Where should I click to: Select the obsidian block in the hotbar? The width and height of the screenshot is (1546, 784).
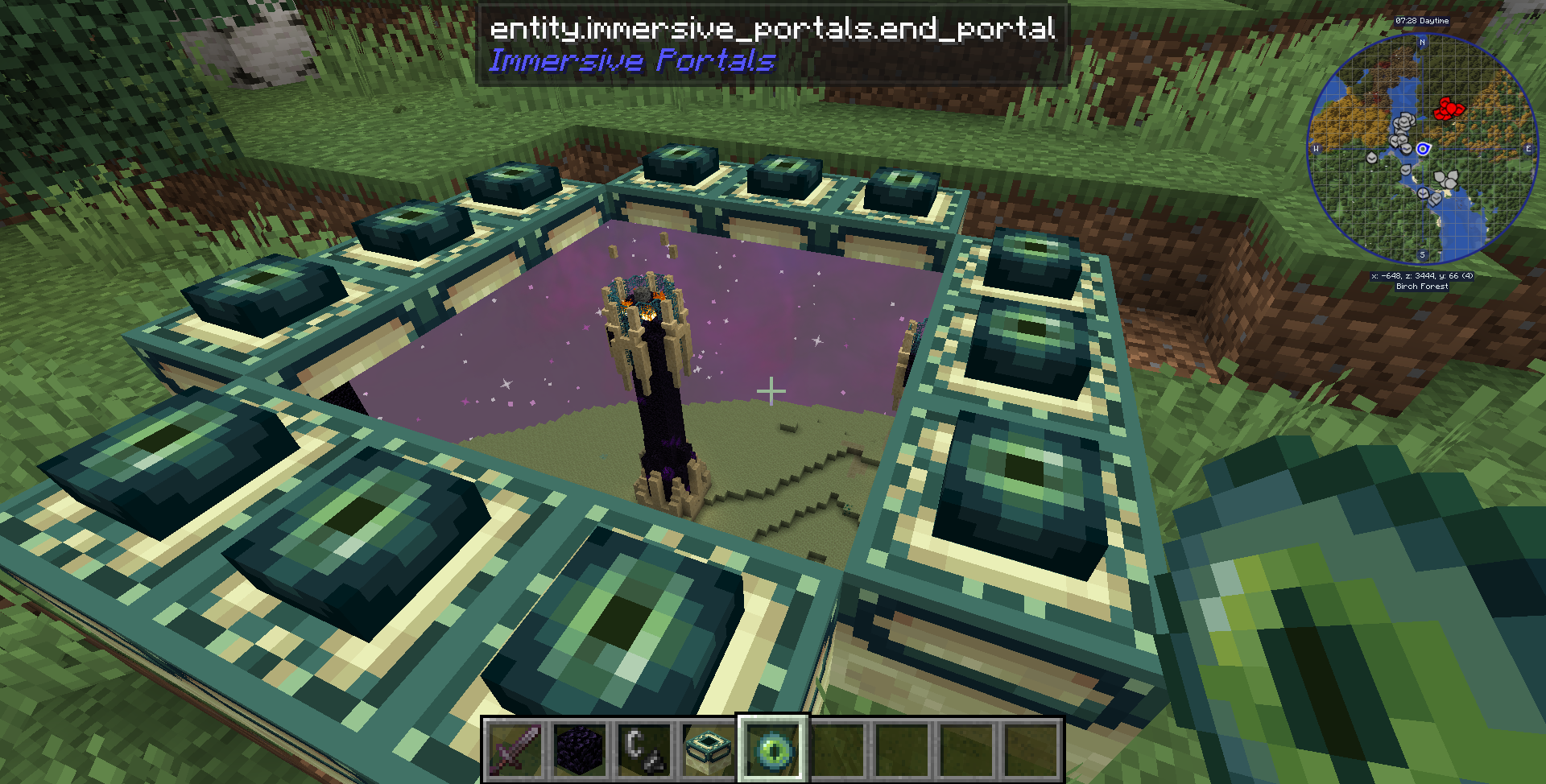pyautogui.click(x=581, y=750)
